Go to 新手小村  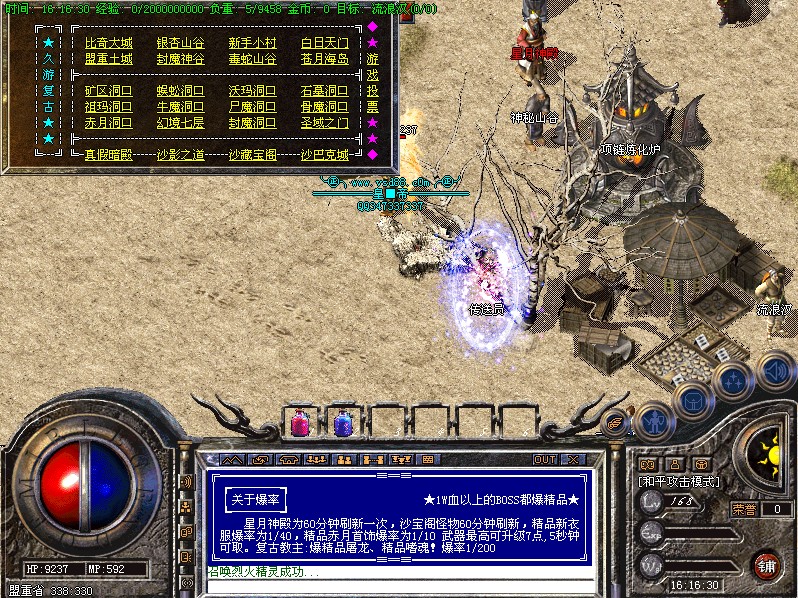click(252, 43)
